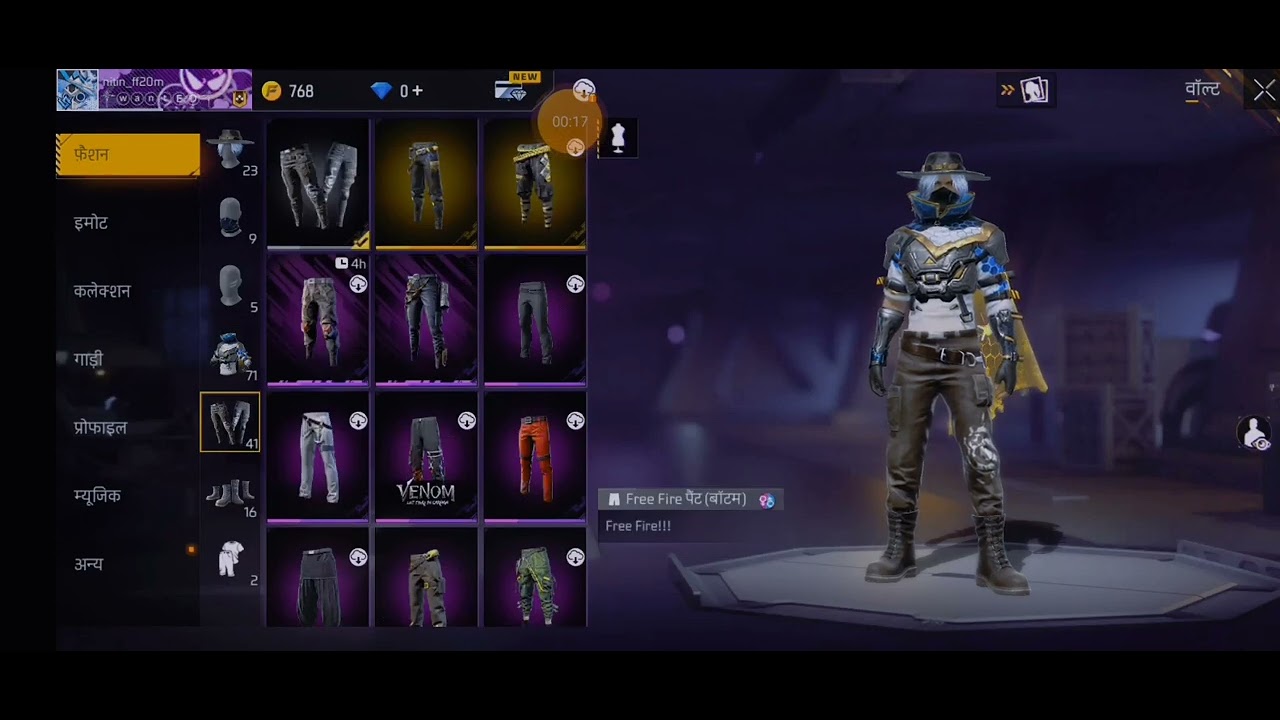Open the player profile banner
This screenshot has height=720, width=1280.
coord(154,90)
